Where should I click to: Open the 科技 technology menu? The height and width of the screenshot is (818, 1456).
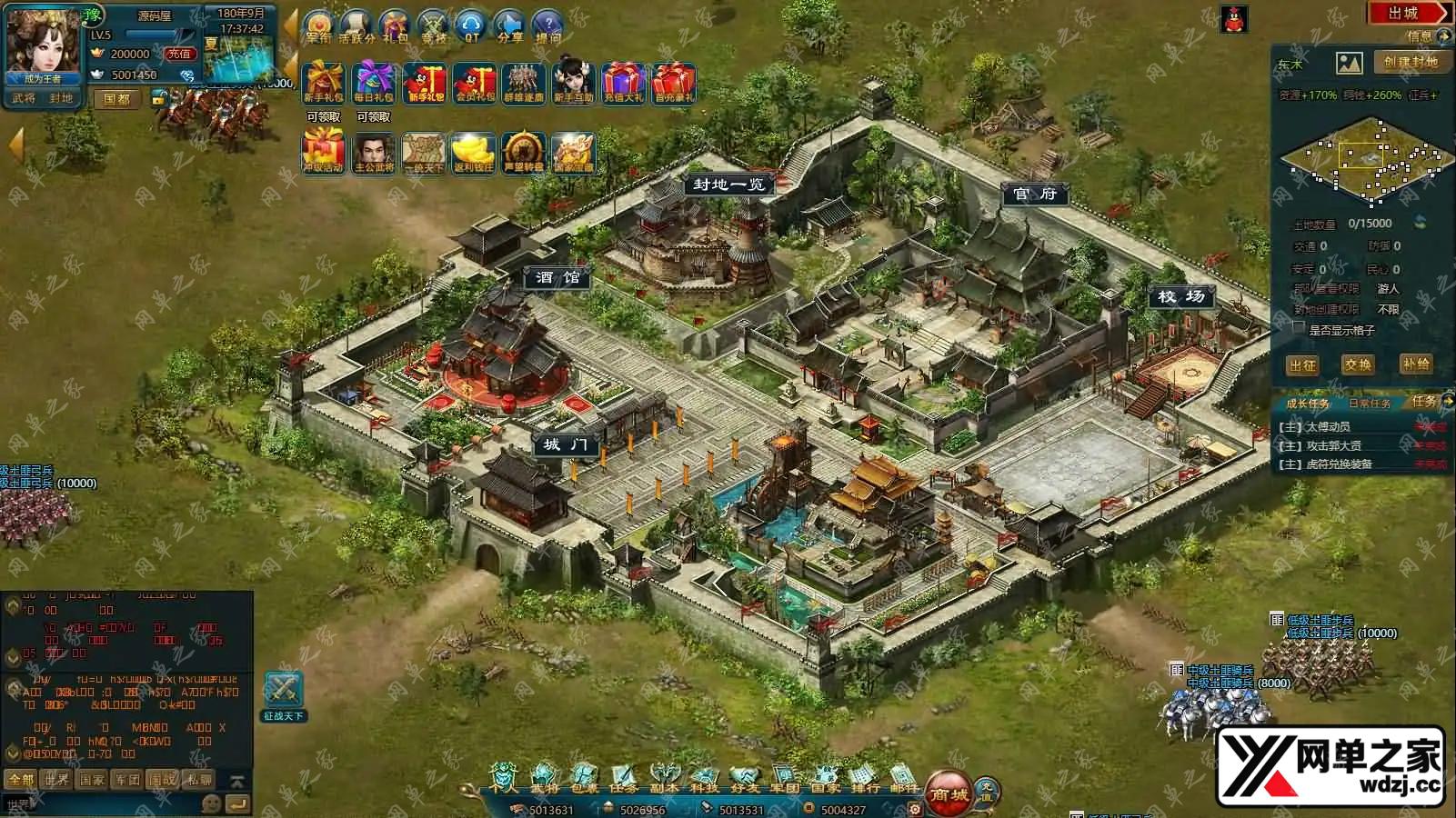tap(705, 779)
